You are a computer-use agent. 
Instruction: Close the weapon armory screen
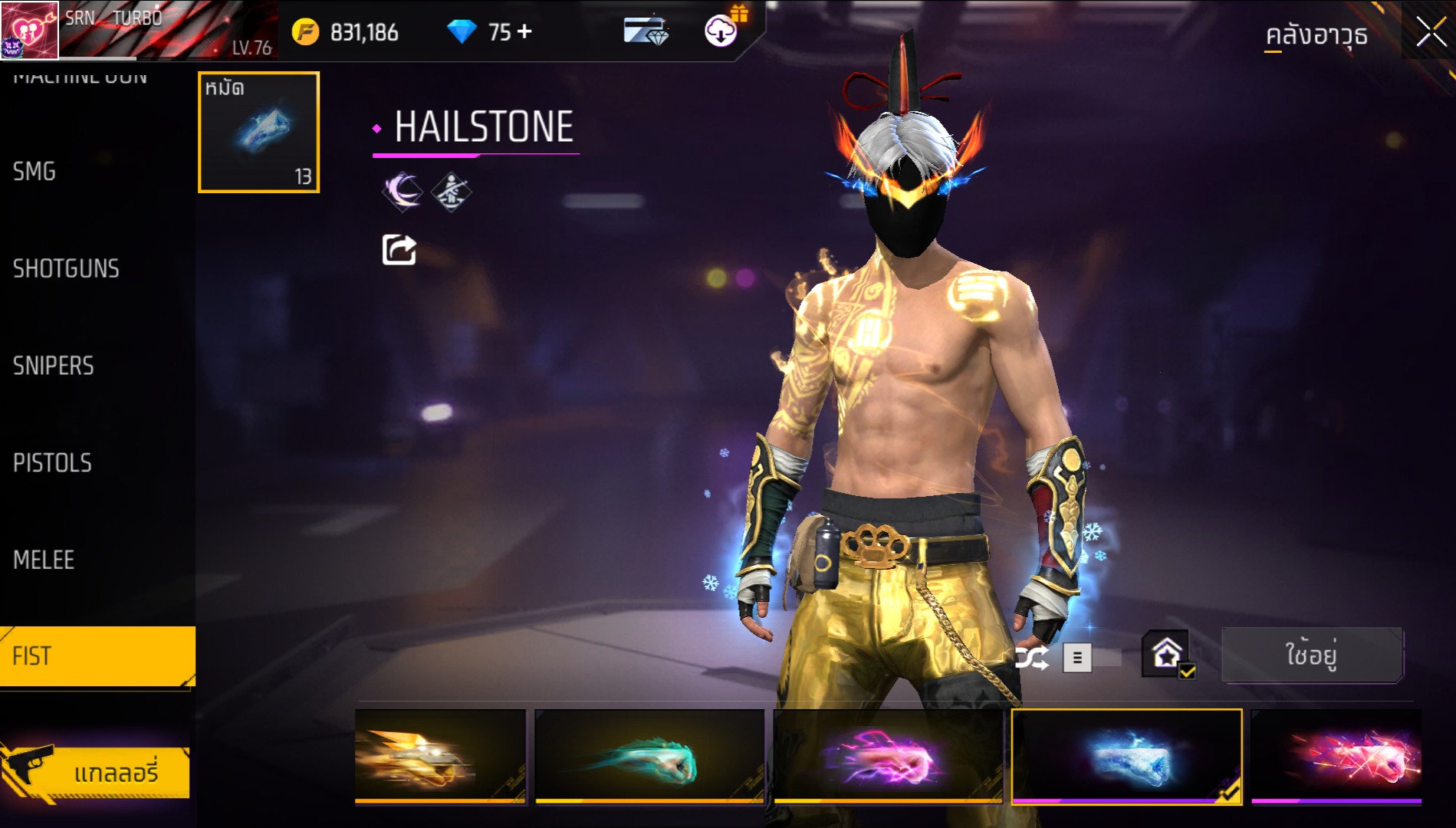point(1430,32)
